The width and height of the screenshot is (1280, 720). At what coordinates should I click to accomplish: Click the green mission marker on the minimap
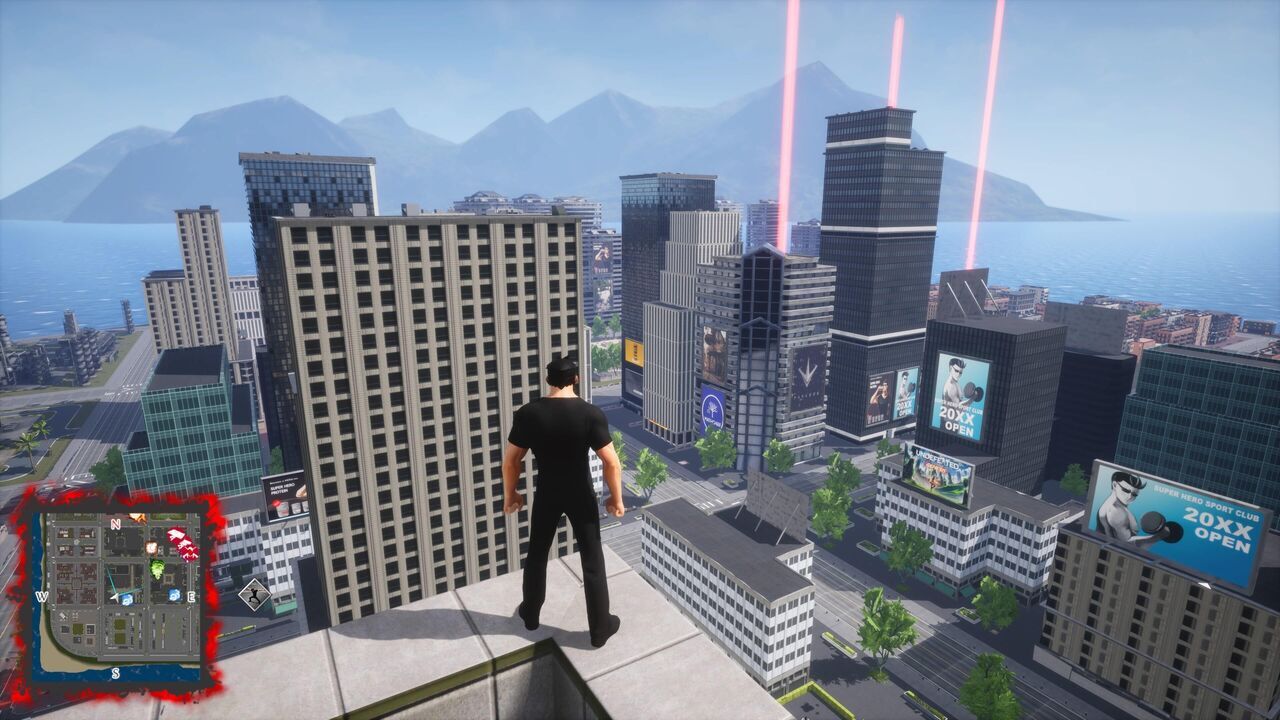[157, 569]
